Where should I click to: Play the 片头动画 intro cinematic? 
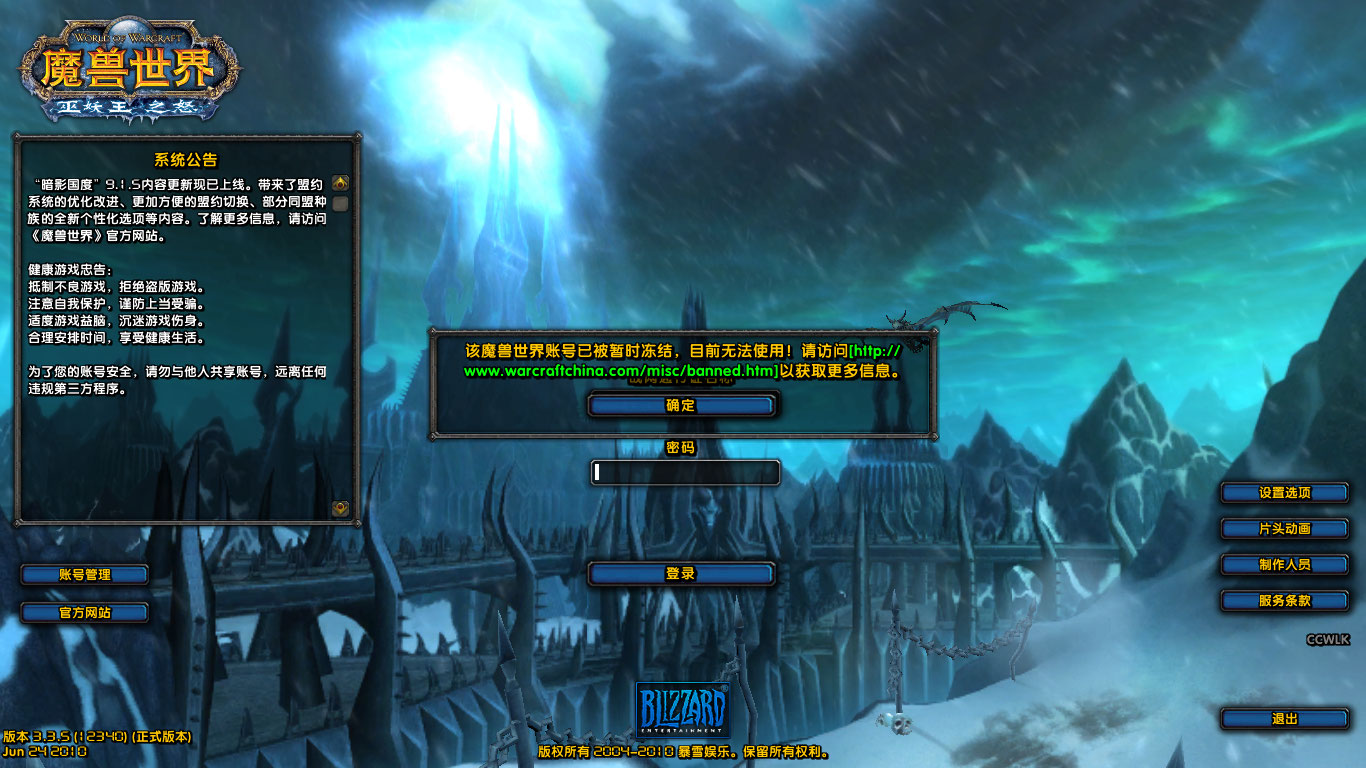point(1284,528)
